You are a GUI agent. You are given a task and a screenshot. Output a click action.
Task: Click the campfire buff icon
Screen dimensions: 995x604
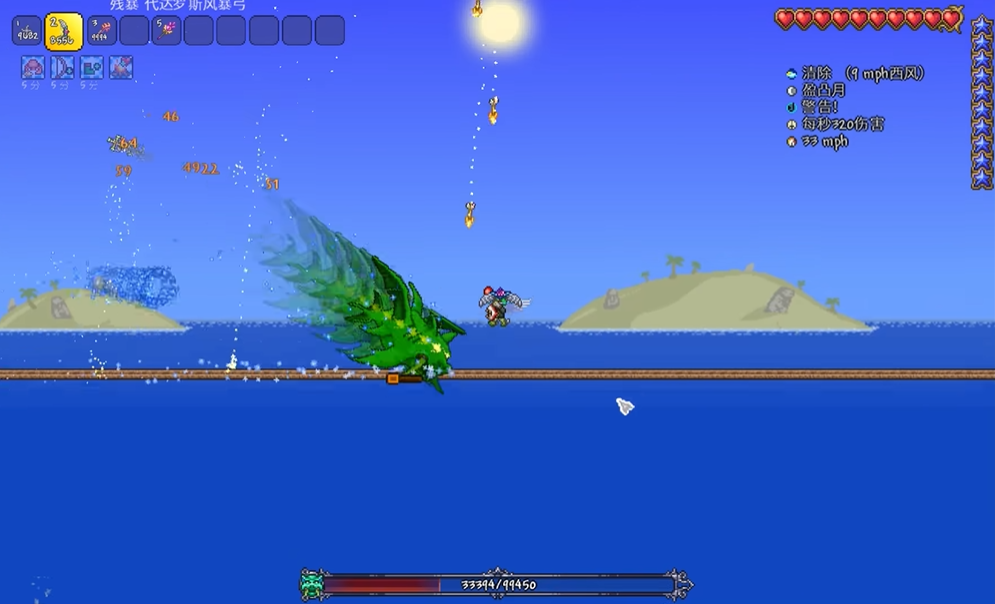(x=121, y=68)
